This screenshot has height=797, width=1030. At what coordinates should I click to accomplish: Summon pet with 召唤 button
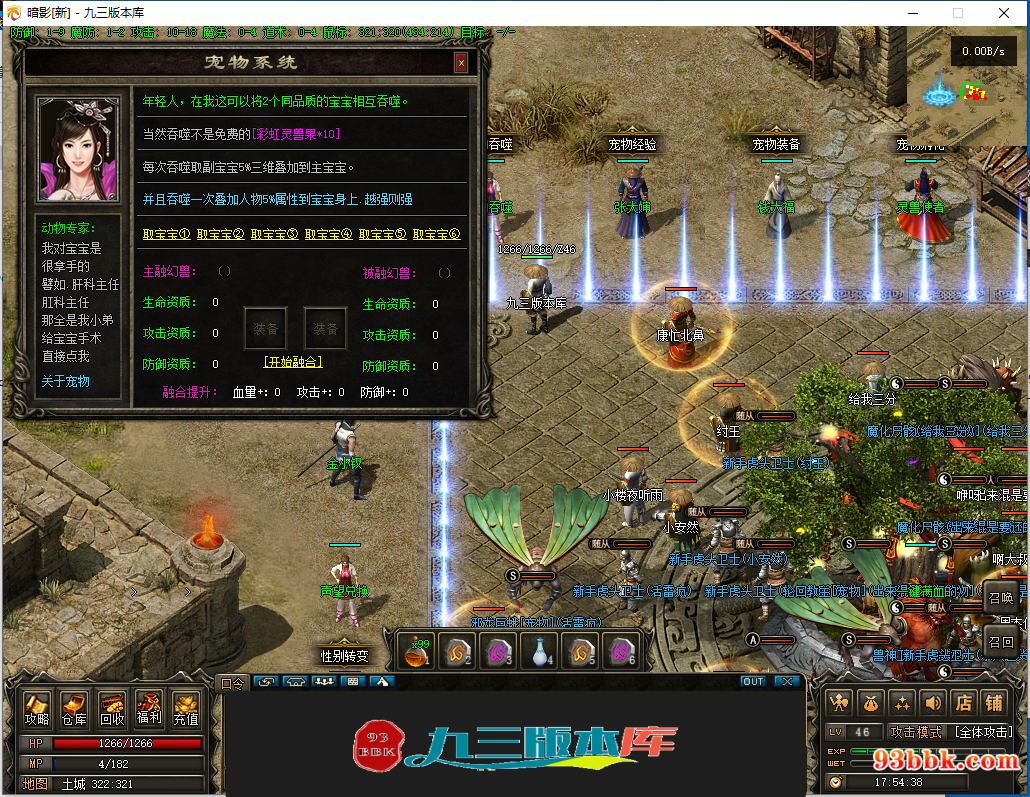[1001, 598]
